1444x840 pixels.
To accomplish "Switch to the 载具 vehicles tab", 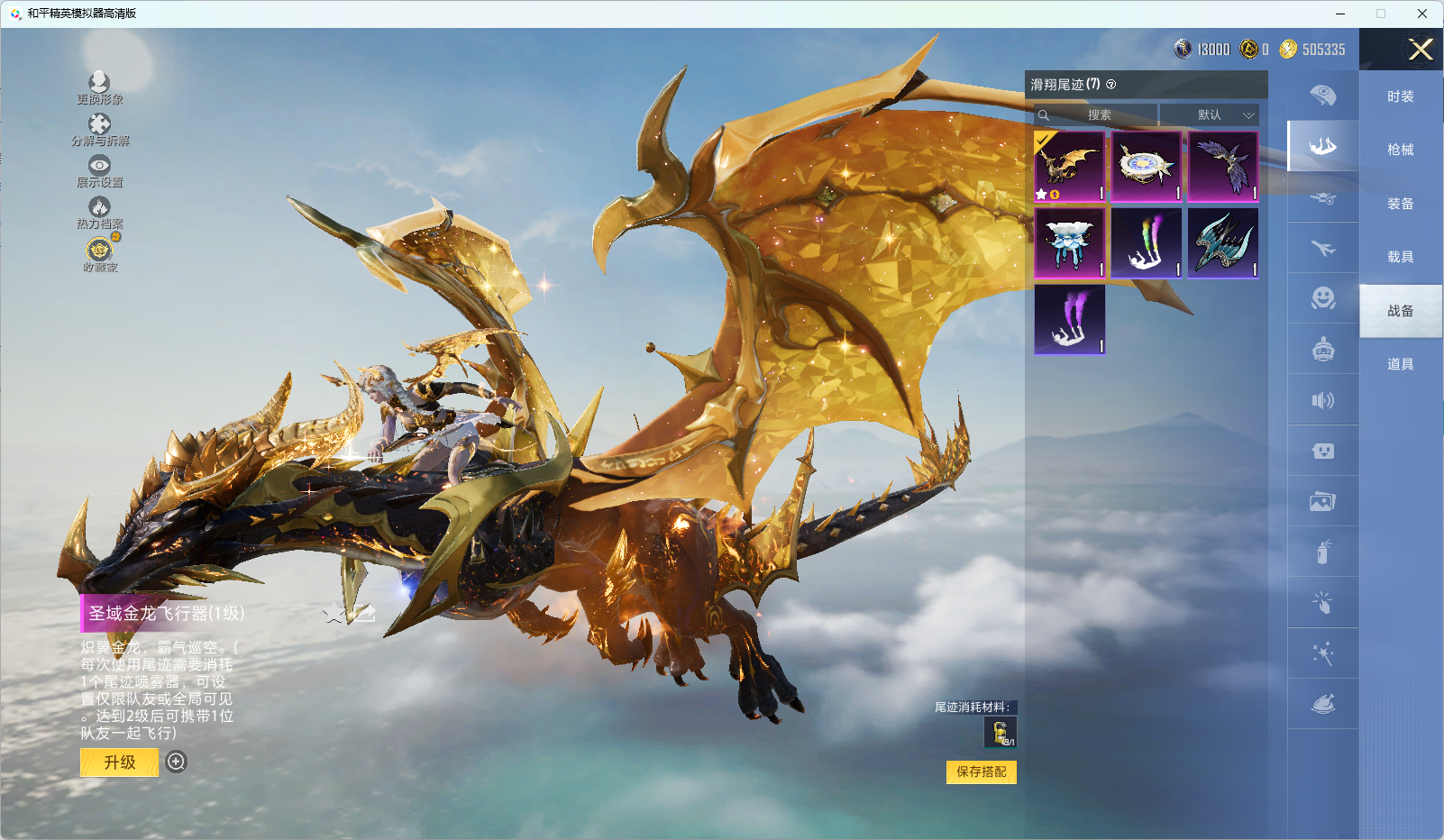I will [1400, 257].
